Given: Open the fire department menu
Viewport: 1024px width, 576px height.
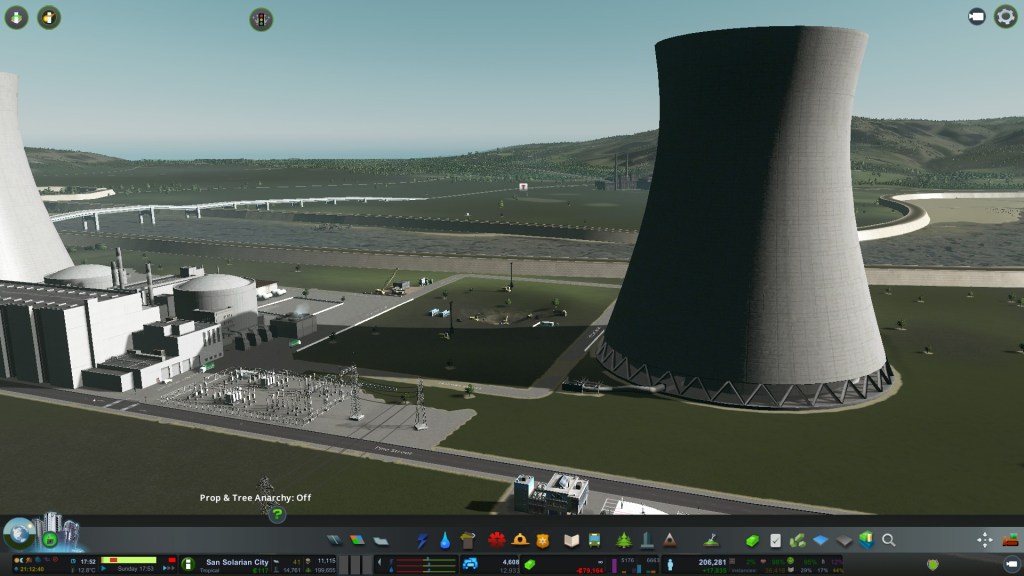Looking at the screenshot, I should coord(520,540).
